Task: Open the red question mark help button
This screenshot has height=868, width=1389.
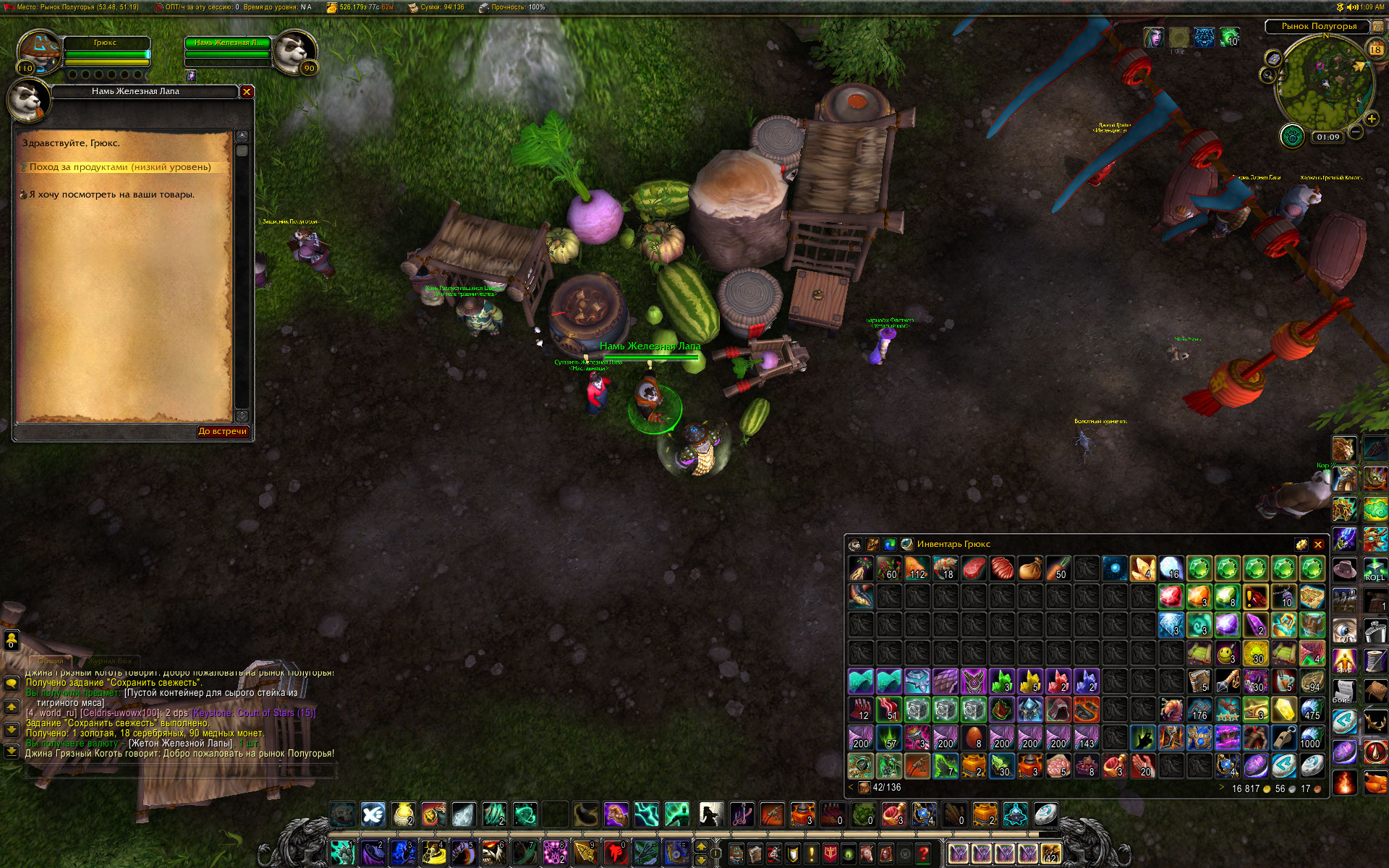Action: point(923,854)
